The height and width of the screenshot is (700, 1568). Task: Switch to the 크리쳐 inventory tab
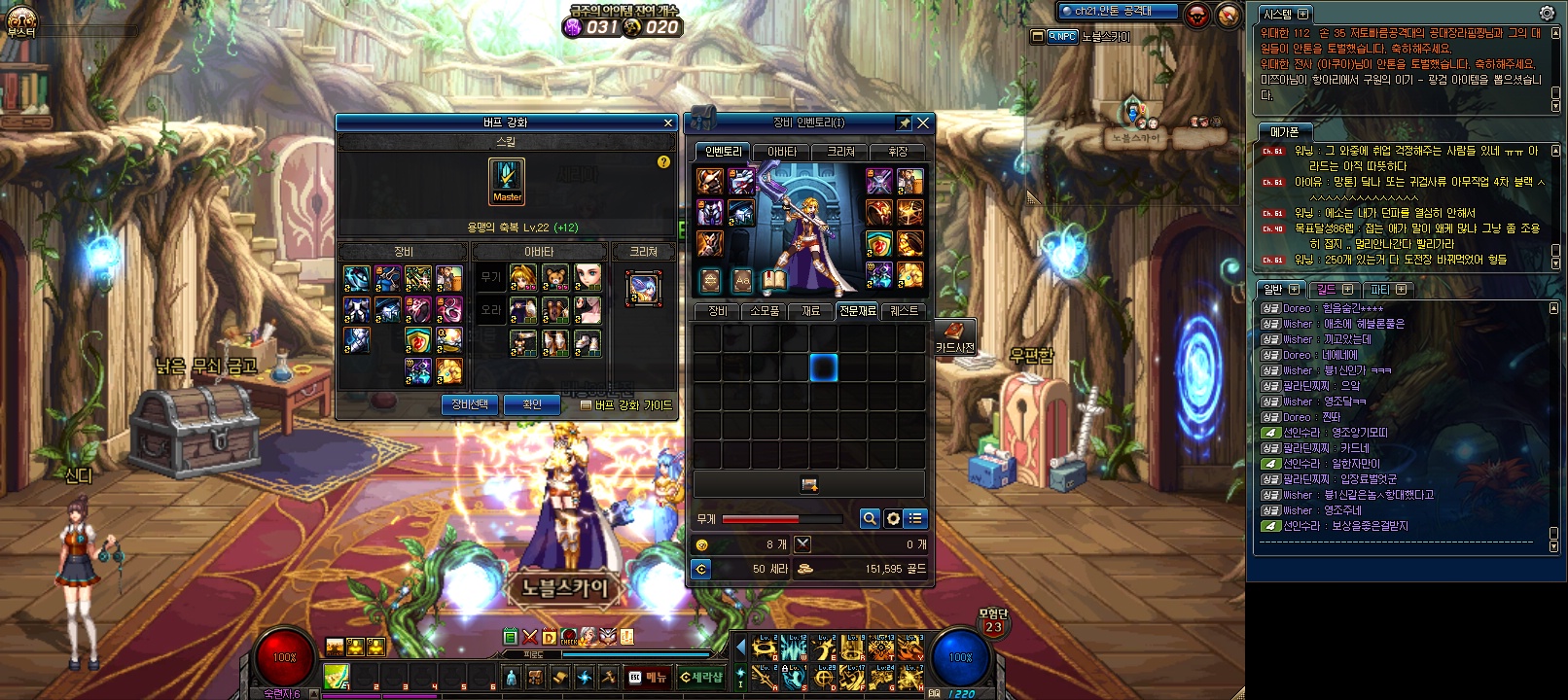point(840,152)
